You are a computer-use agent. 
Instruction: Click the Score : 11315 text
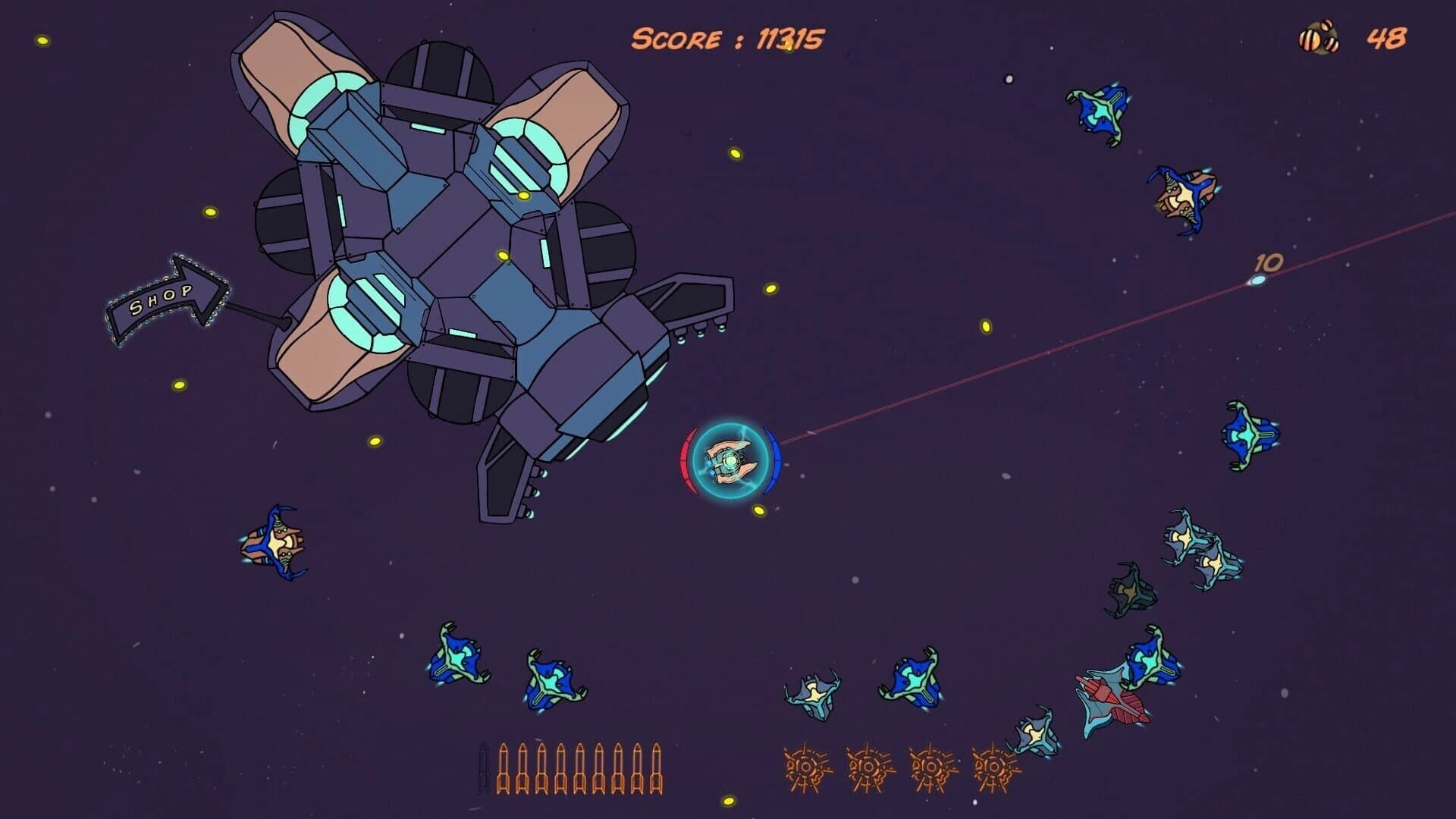click(x=733, y=38)
